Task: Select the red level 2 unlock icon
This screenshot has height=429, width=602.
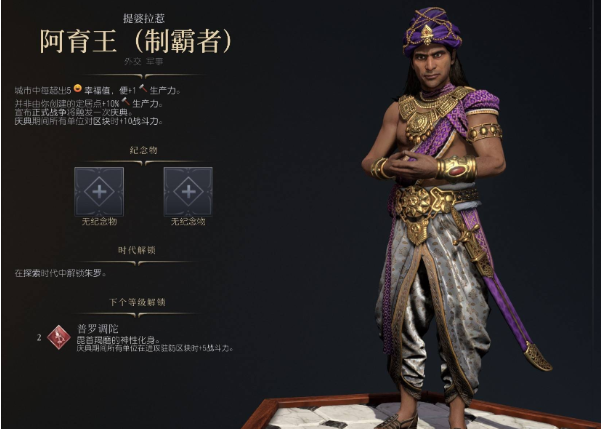Action: (x=60, y=337)
